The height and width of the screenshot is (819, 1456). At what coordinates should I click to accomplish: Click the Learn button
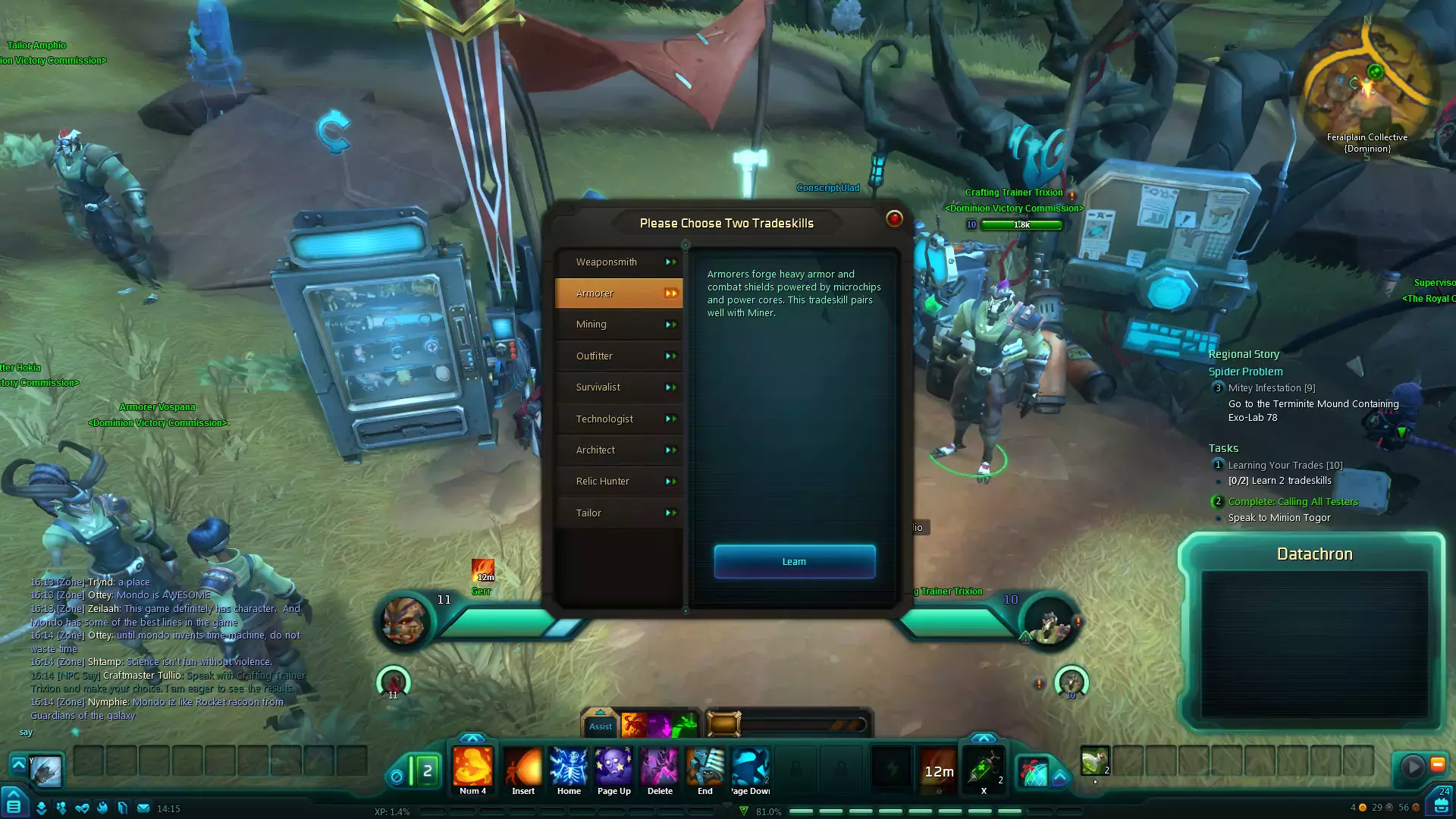tap(794, 562)
